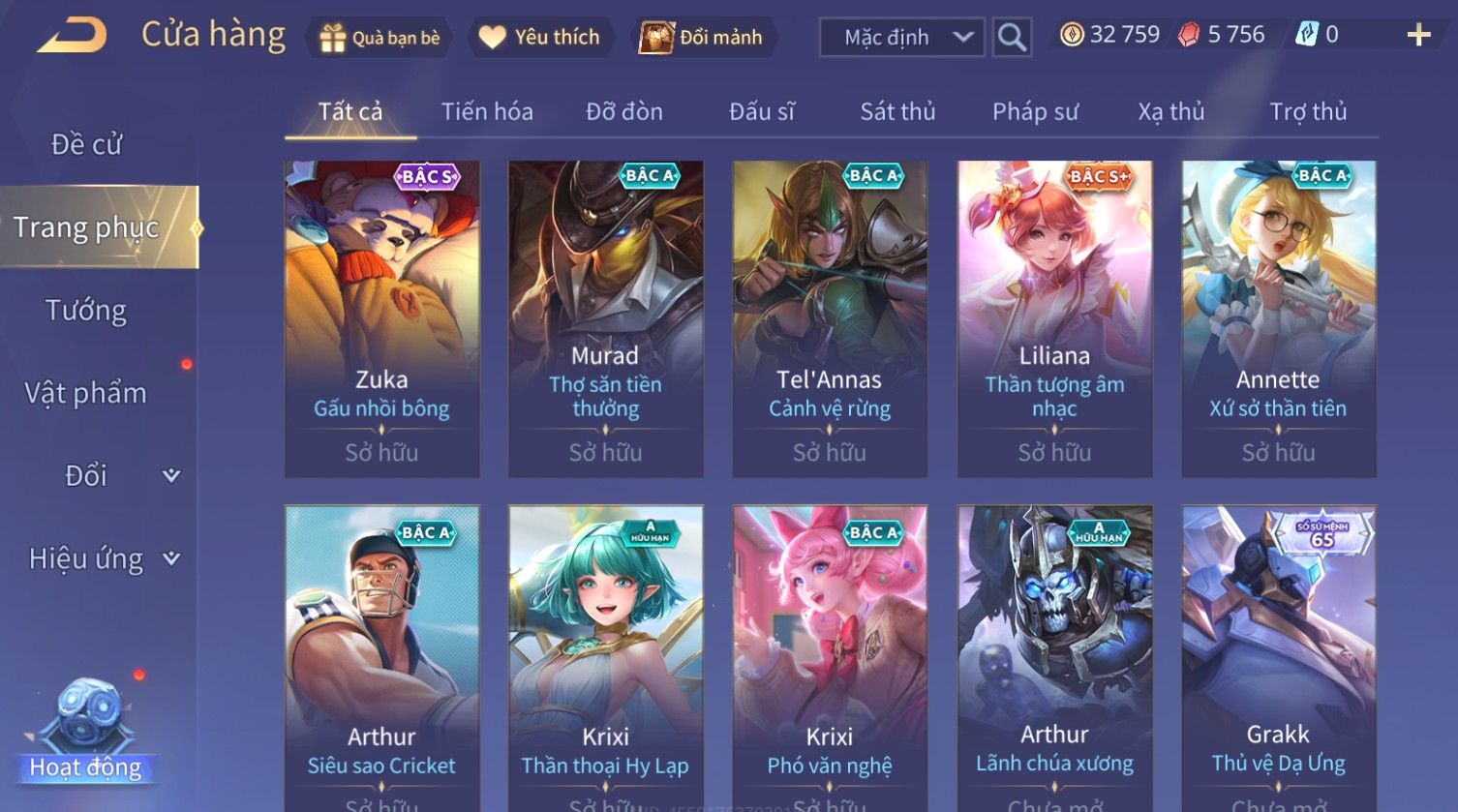View Grakk Thủ vệ Dạ Ưng skin

[1278, 658]
